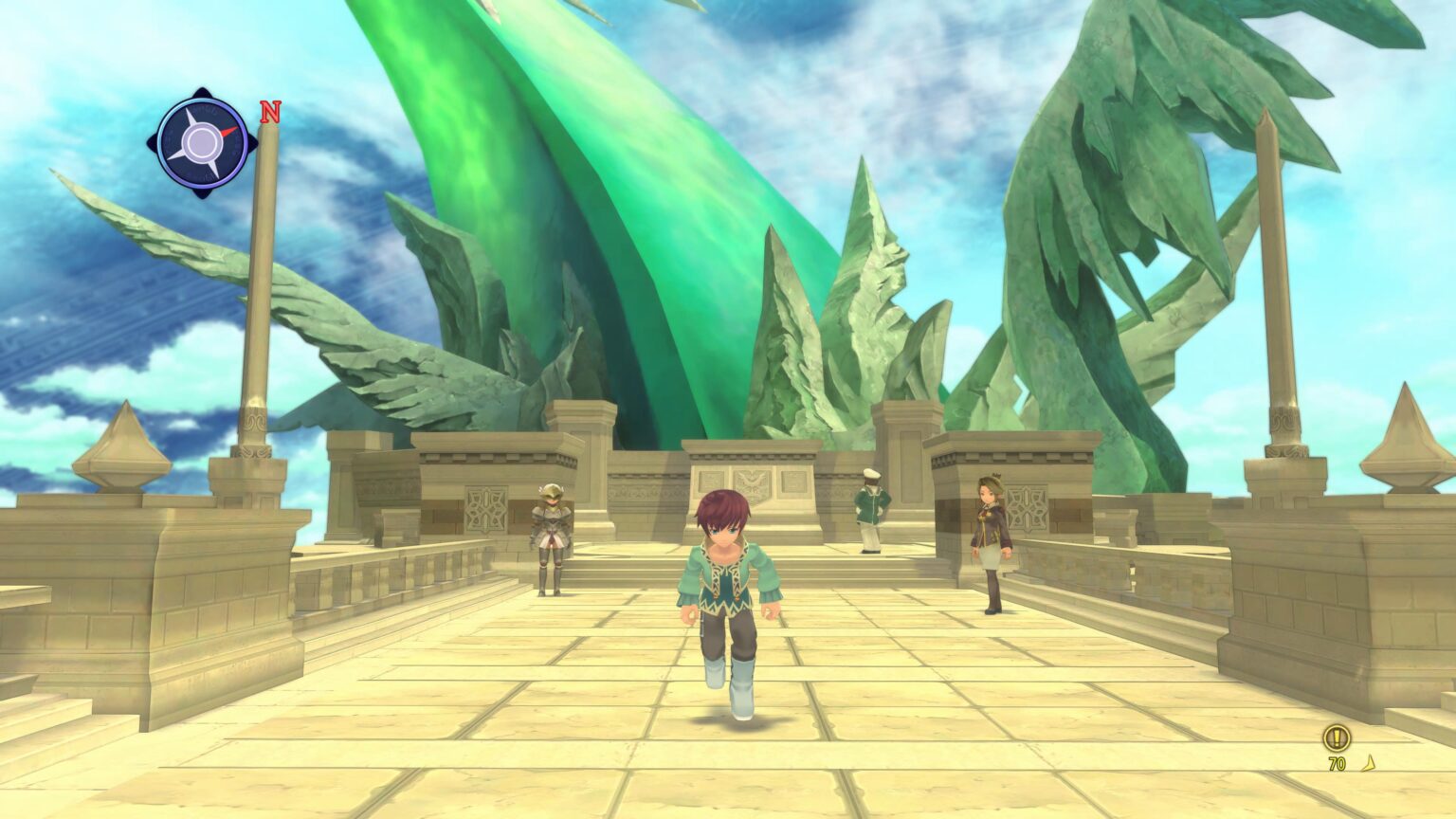Click the yellow exclamation mark encounter icon

coord(1338,737)
